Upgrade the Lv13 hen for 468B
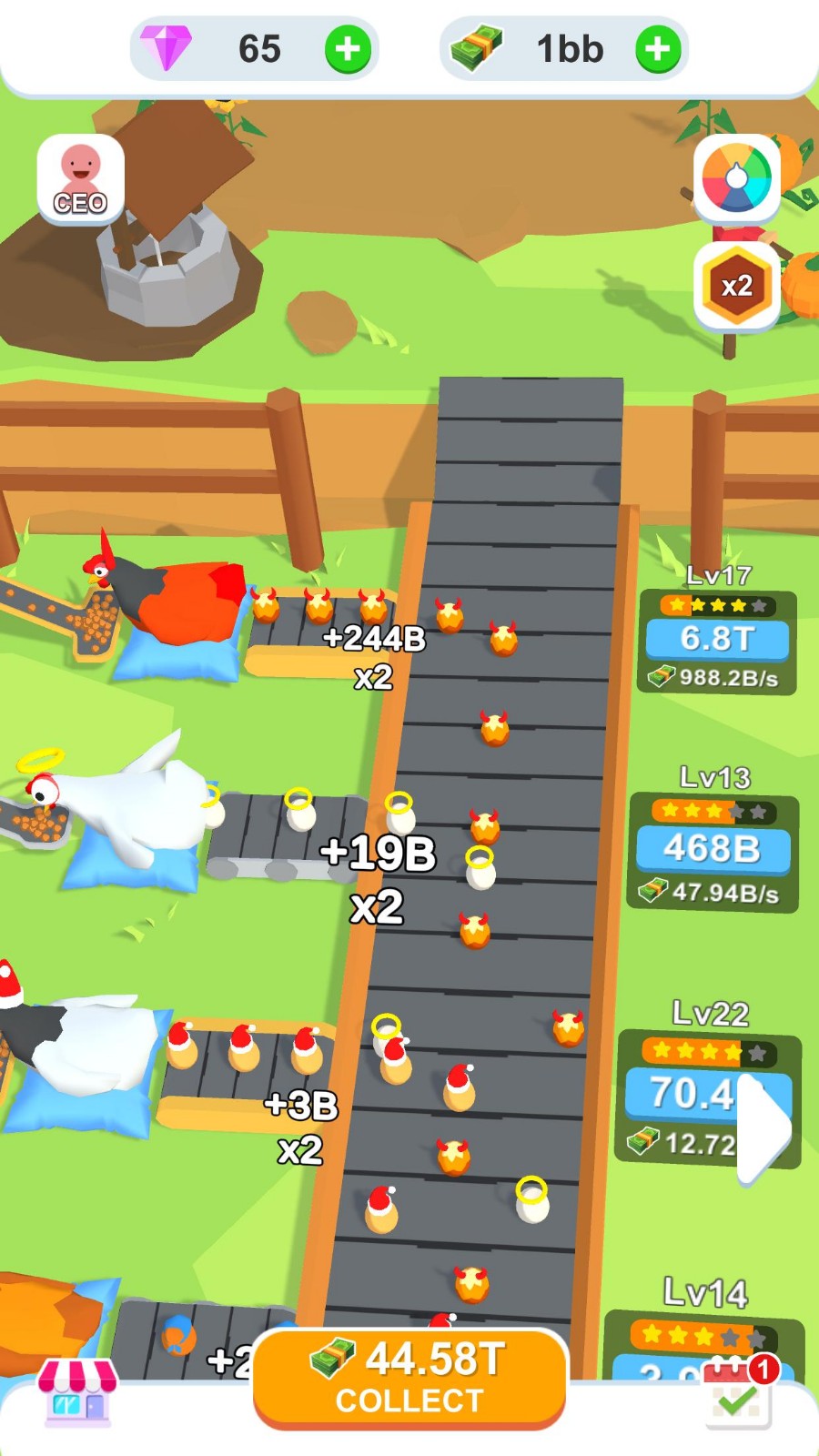Image resolution: width=819 pixels, height=1456 pixels. tap(713, 848)
